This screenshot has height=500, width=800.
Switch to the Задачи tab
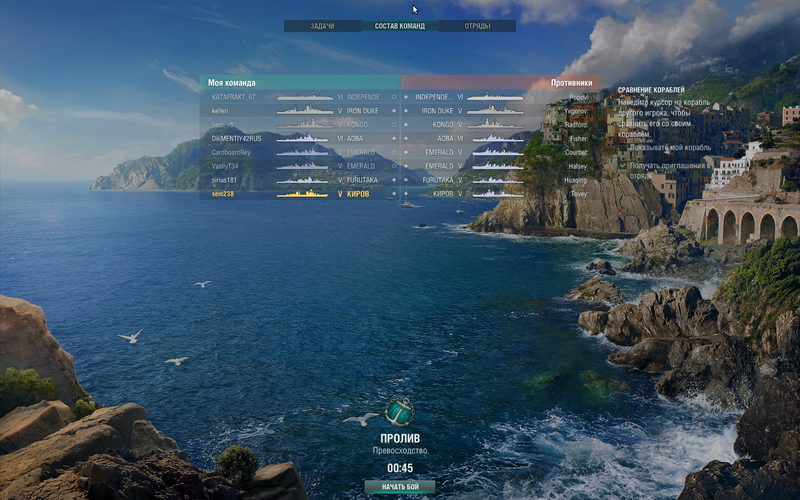322,26
